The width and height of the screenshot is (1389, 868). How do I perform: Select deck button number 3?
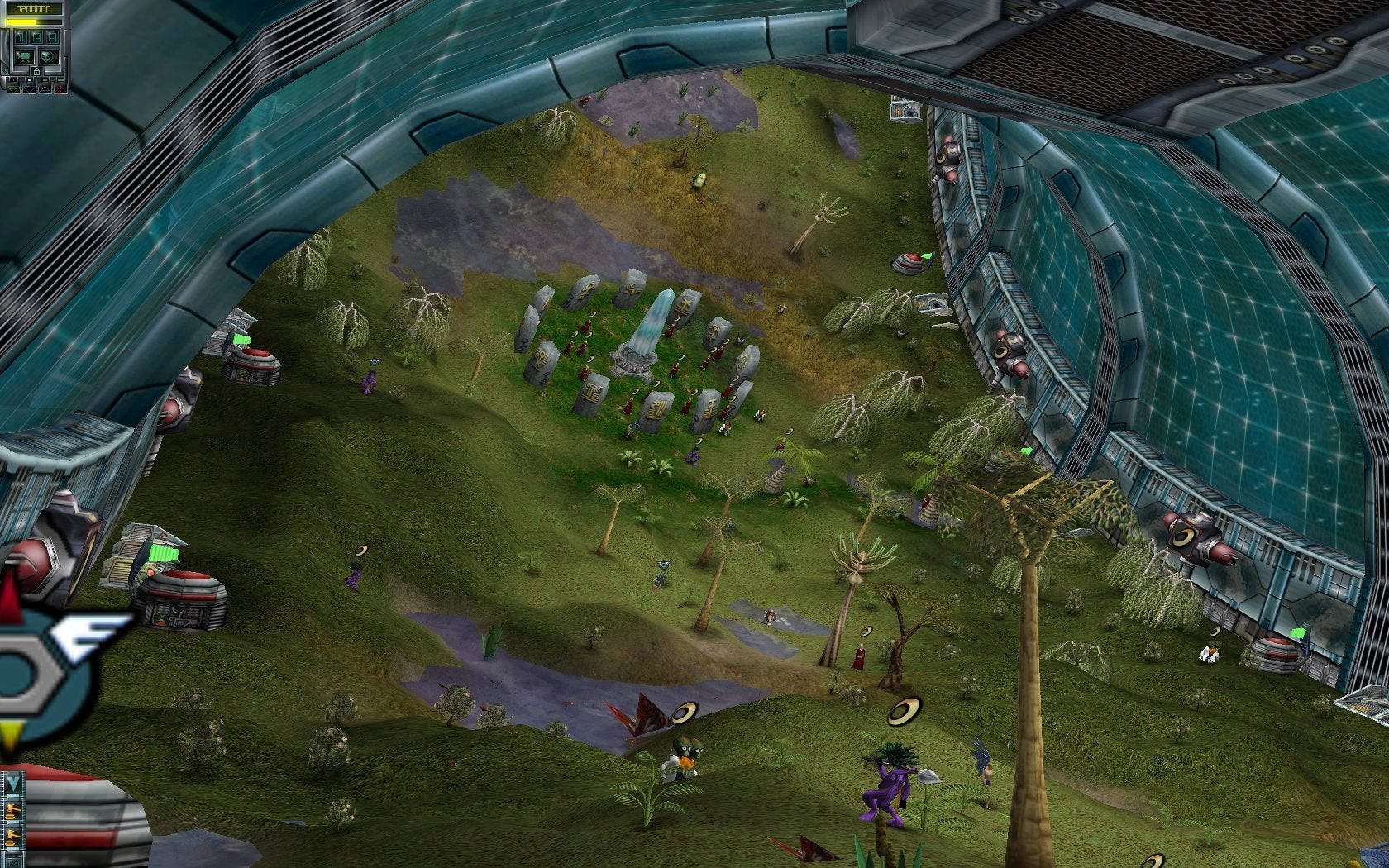click(52, 37)
